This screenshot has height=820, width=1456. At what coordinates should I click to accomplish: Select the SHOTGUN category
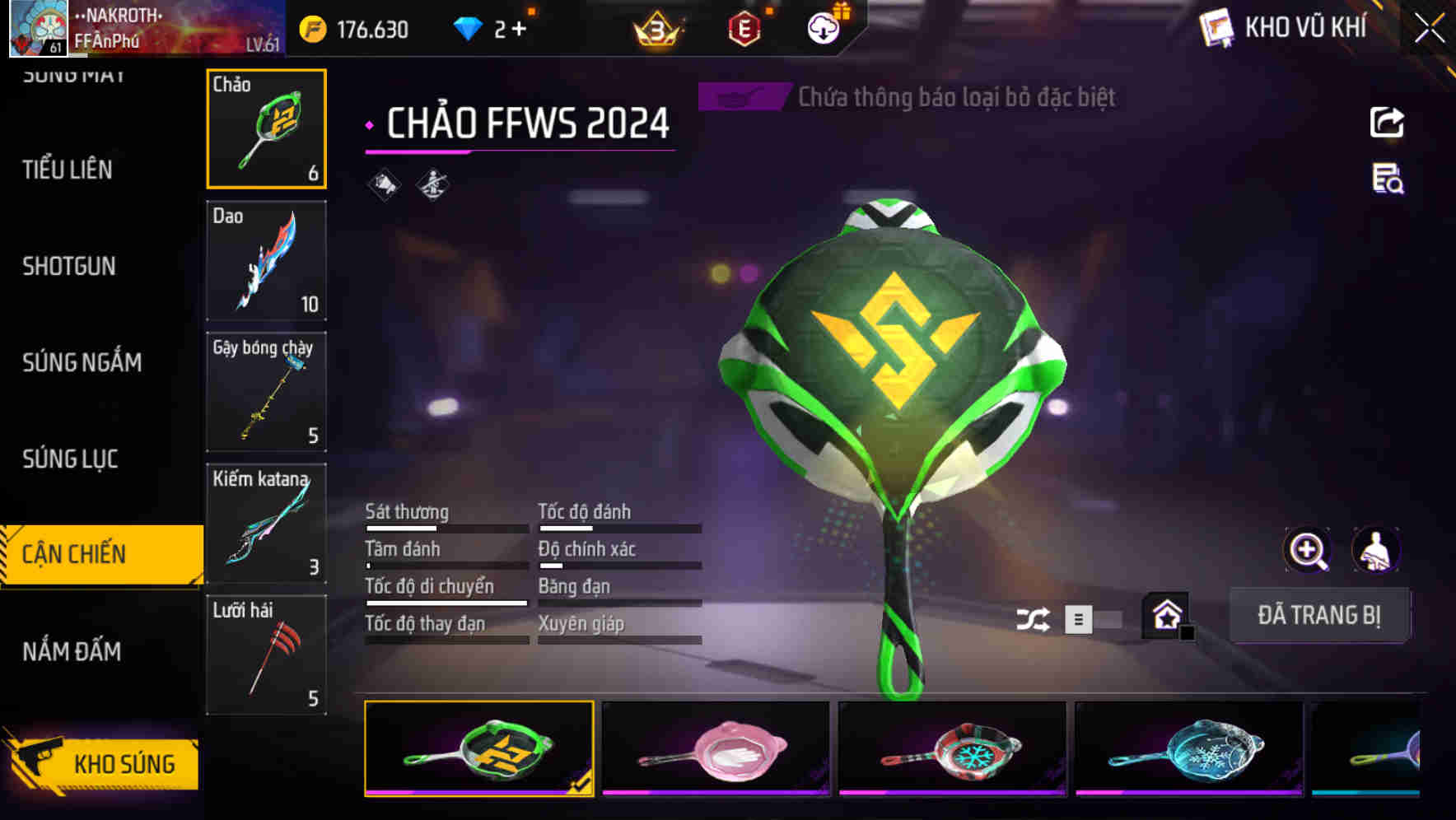coord(70,266)
